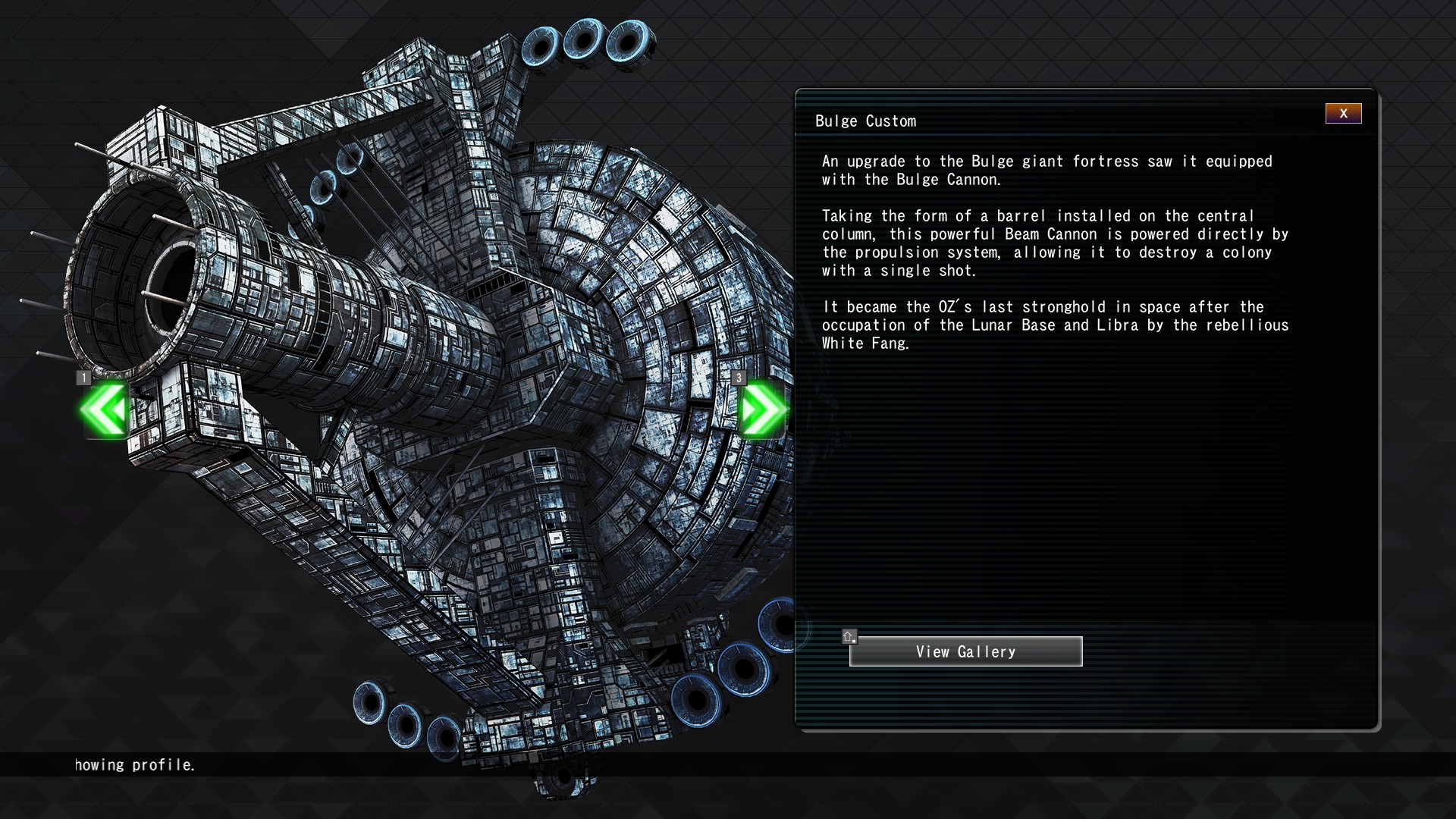
Task: Close the Bulge Custom profile panel
Action: (x=1343, y=114)
